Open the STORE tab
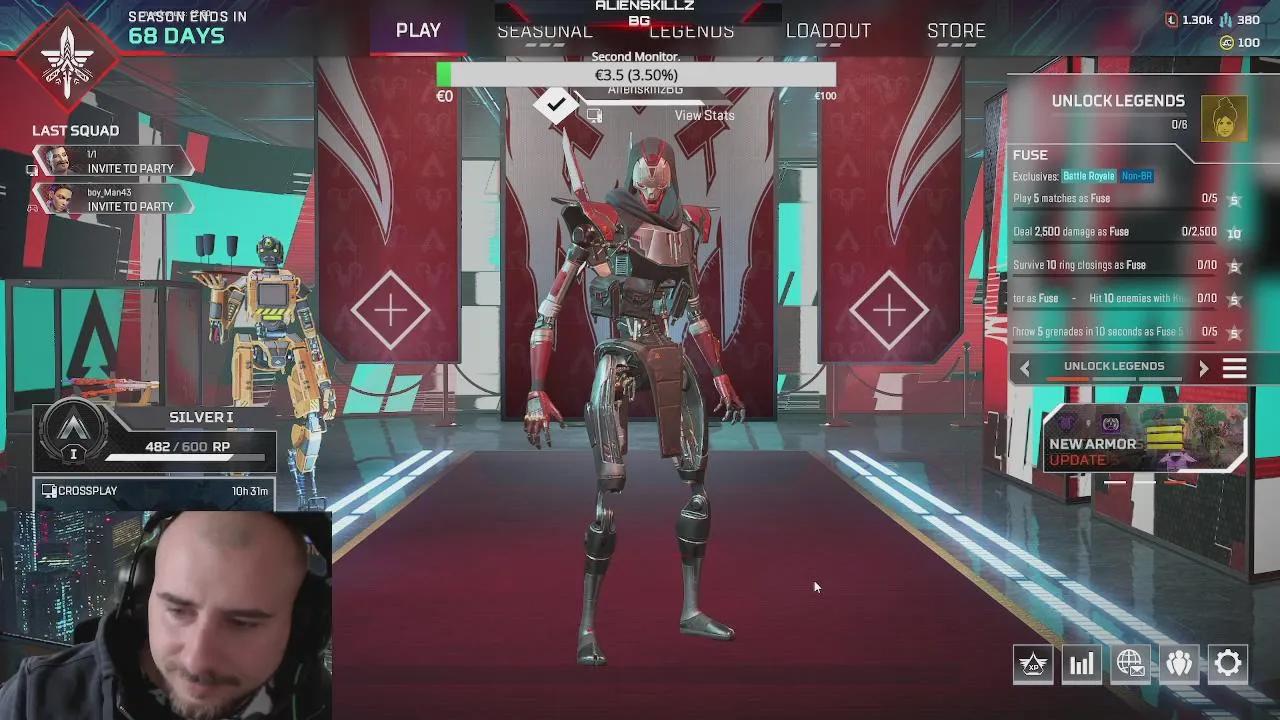The width and height of the screenshot is (1280, 720). (x=956, y=31)
